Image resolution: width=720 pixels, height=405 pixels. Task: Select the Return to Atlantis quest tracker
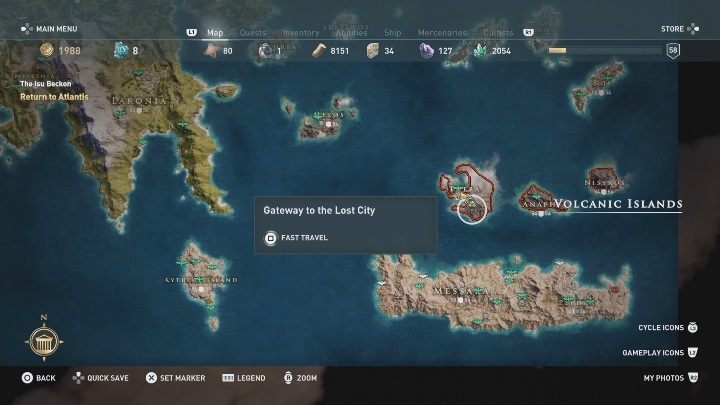coord(54,97)
